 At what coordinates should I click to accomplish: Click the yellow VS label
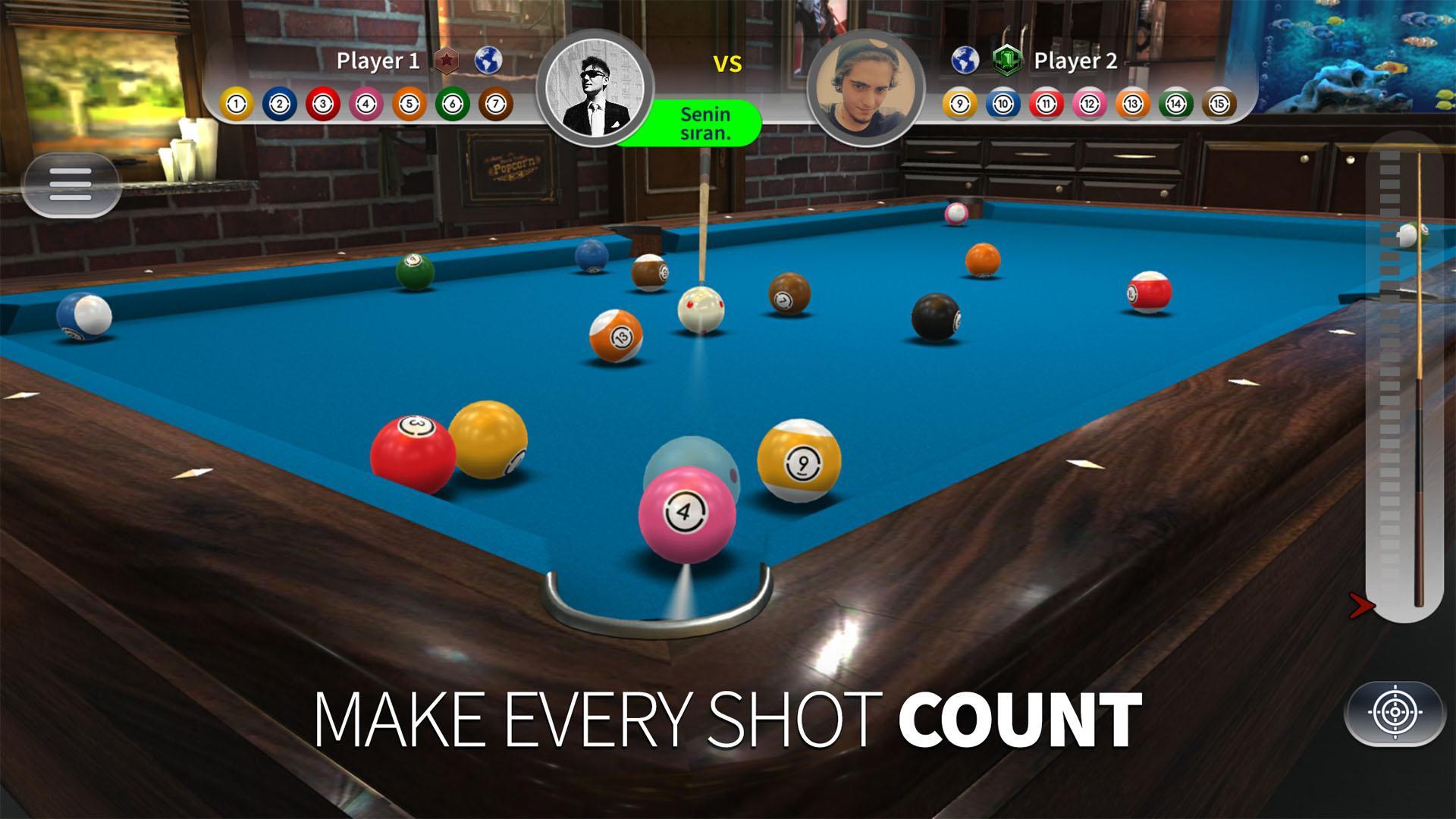729,65
